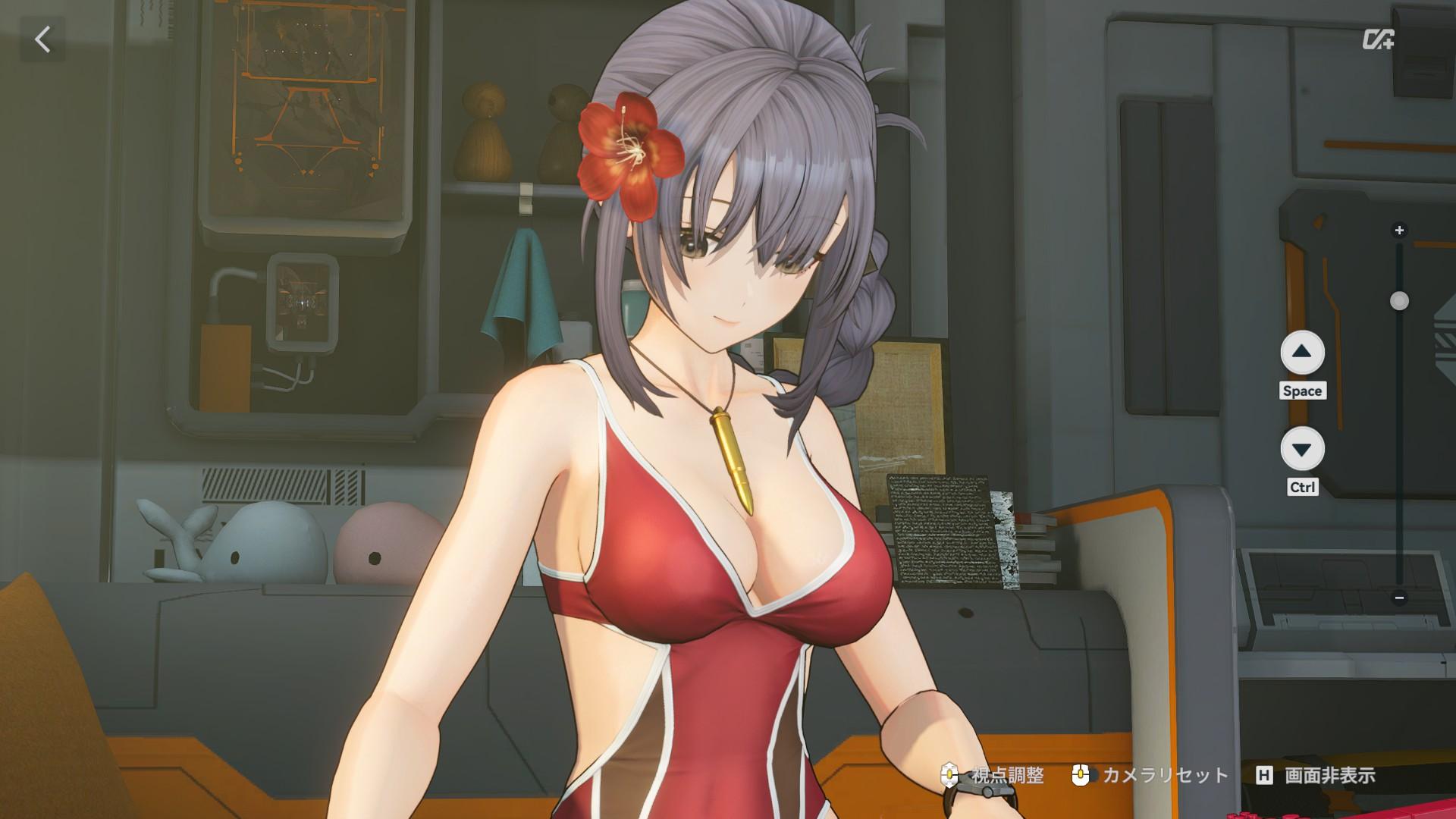The height and width of the screenshot is (819, 1456).
Task: Return to the previous screen via back button
Action: [x=43, y=40]
